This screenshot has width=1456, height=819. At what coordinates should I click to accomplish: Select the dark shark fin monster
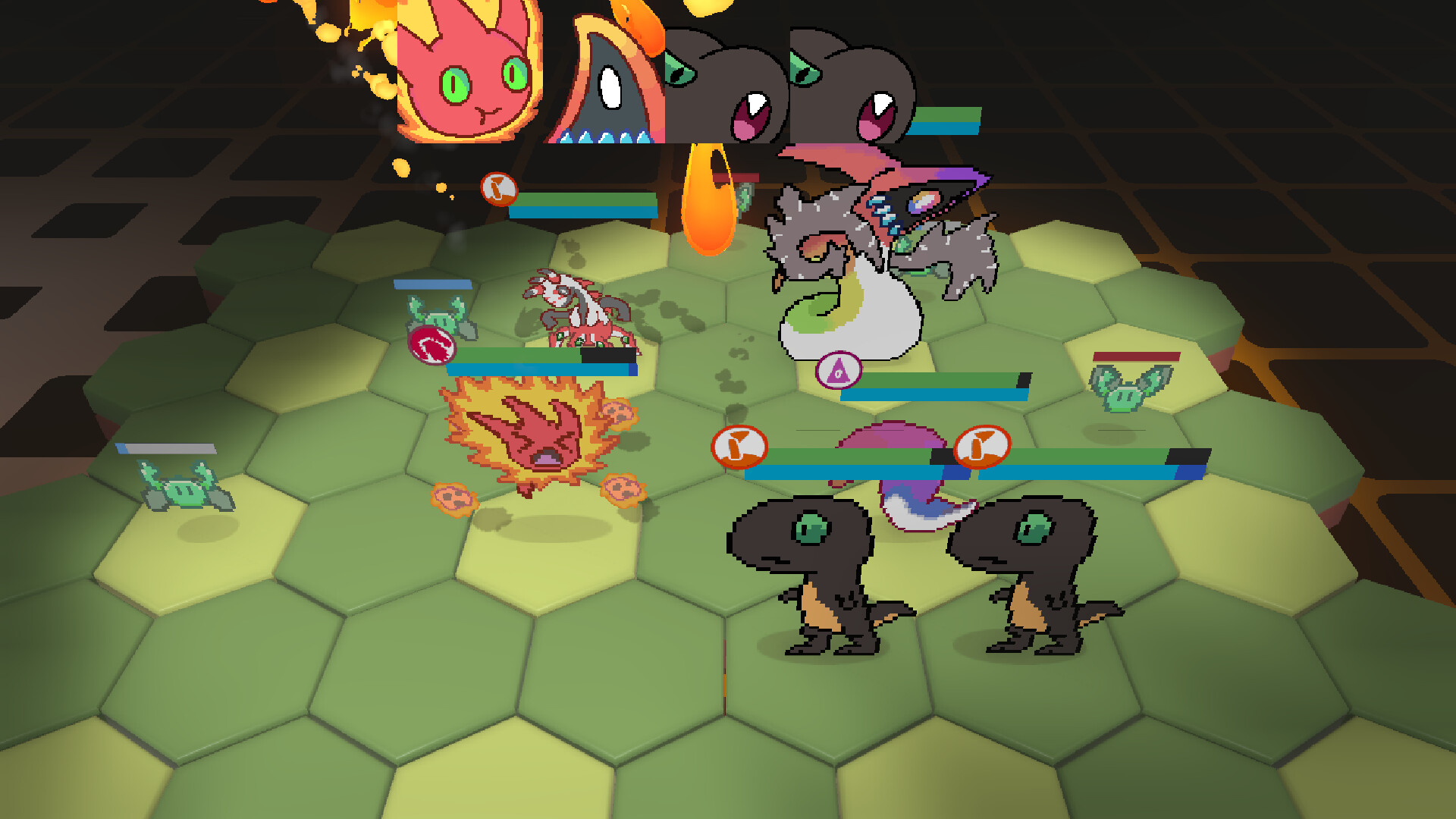click(607, 83)
